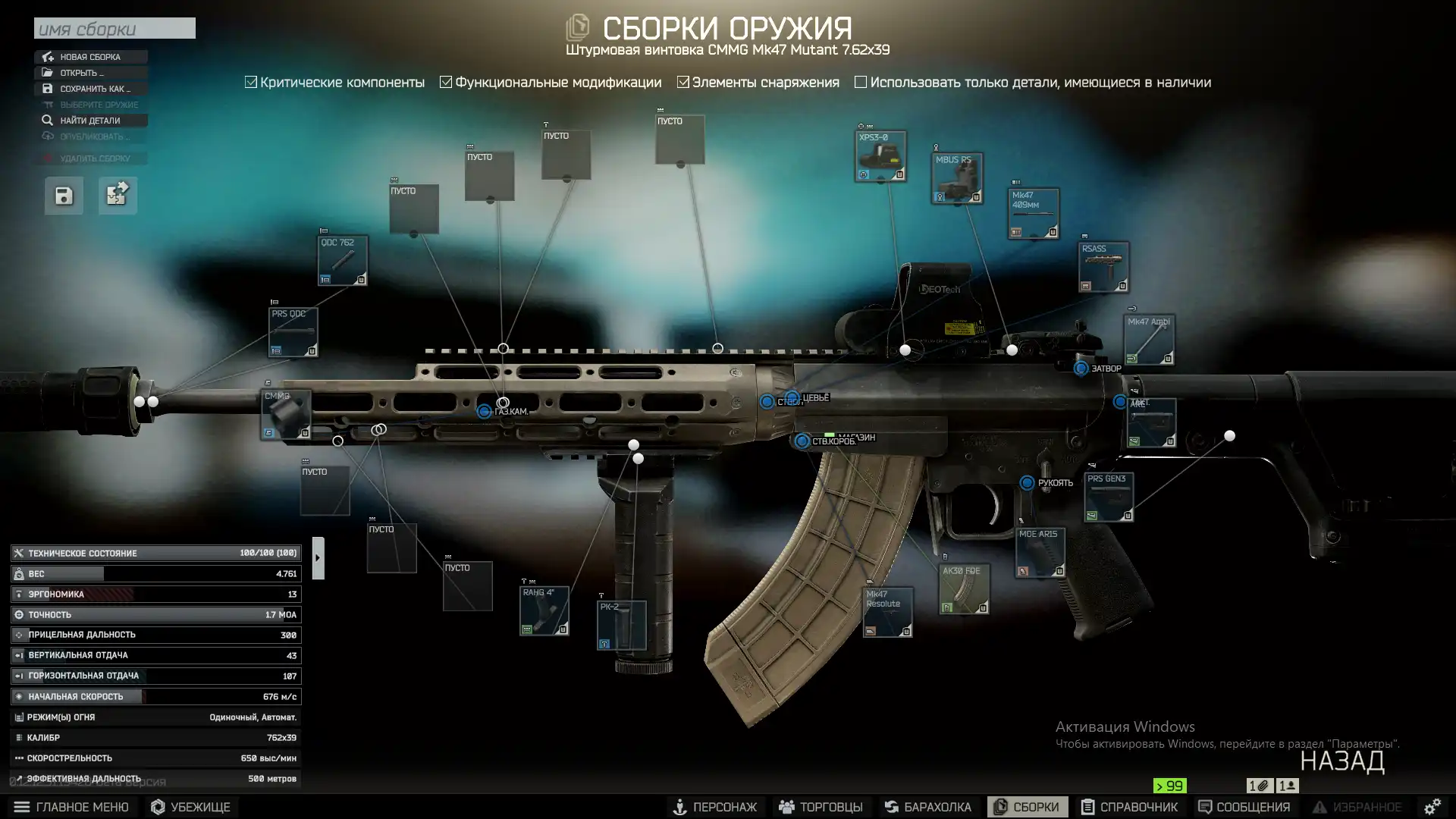Select the PRS GEN3 stock slot
This screenshot has height=819, width=1456.
tap(1109, 497)
